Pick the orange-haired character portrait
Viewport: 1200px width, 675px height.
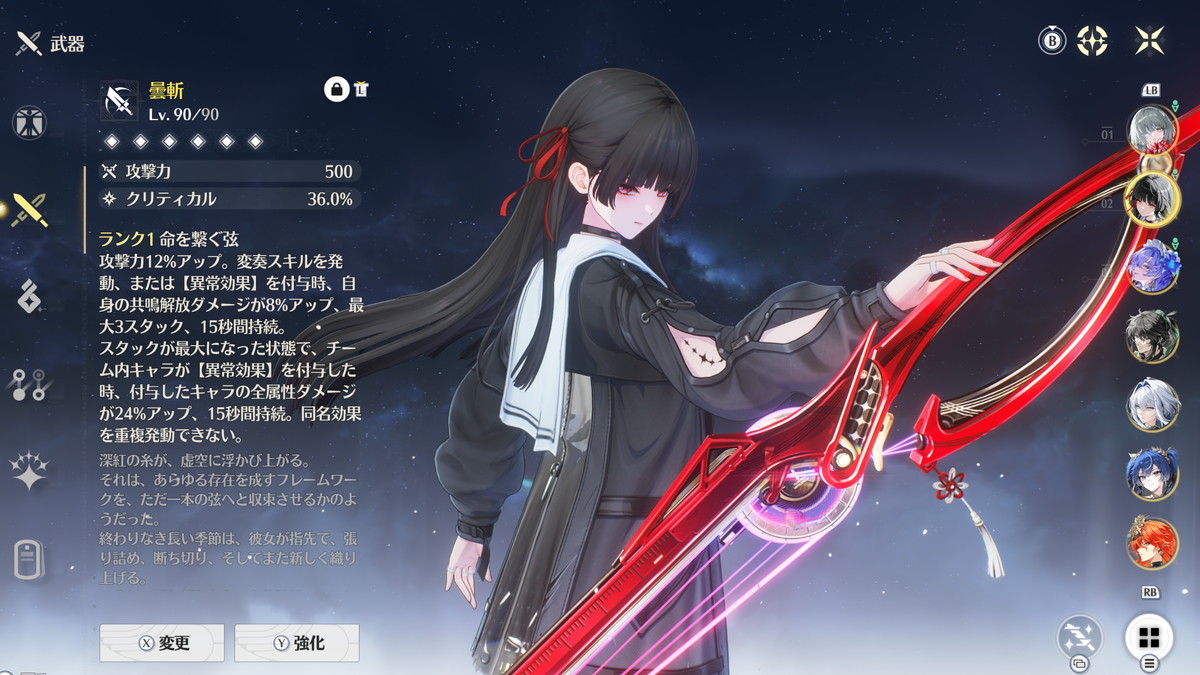pyautogui.click(x=1152, y=541)
